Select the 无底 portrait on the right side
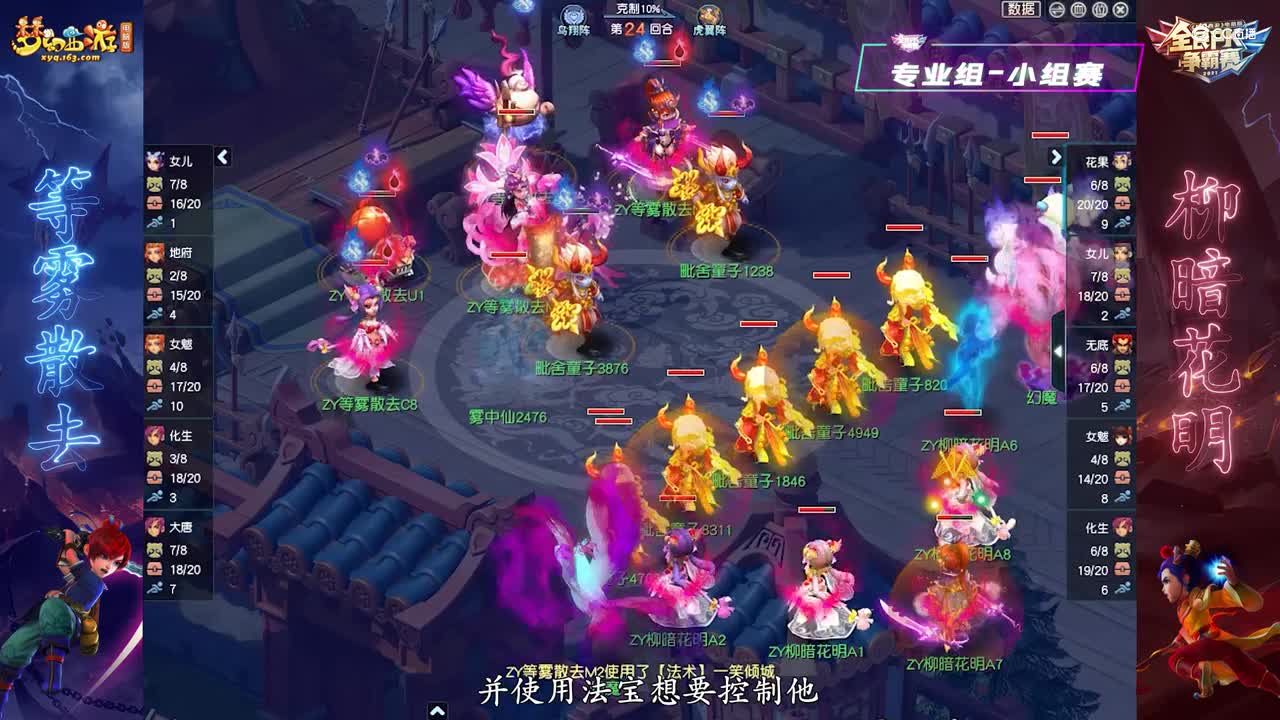The height and width of the screenshot is (720, 1280). pos(1122,344)
